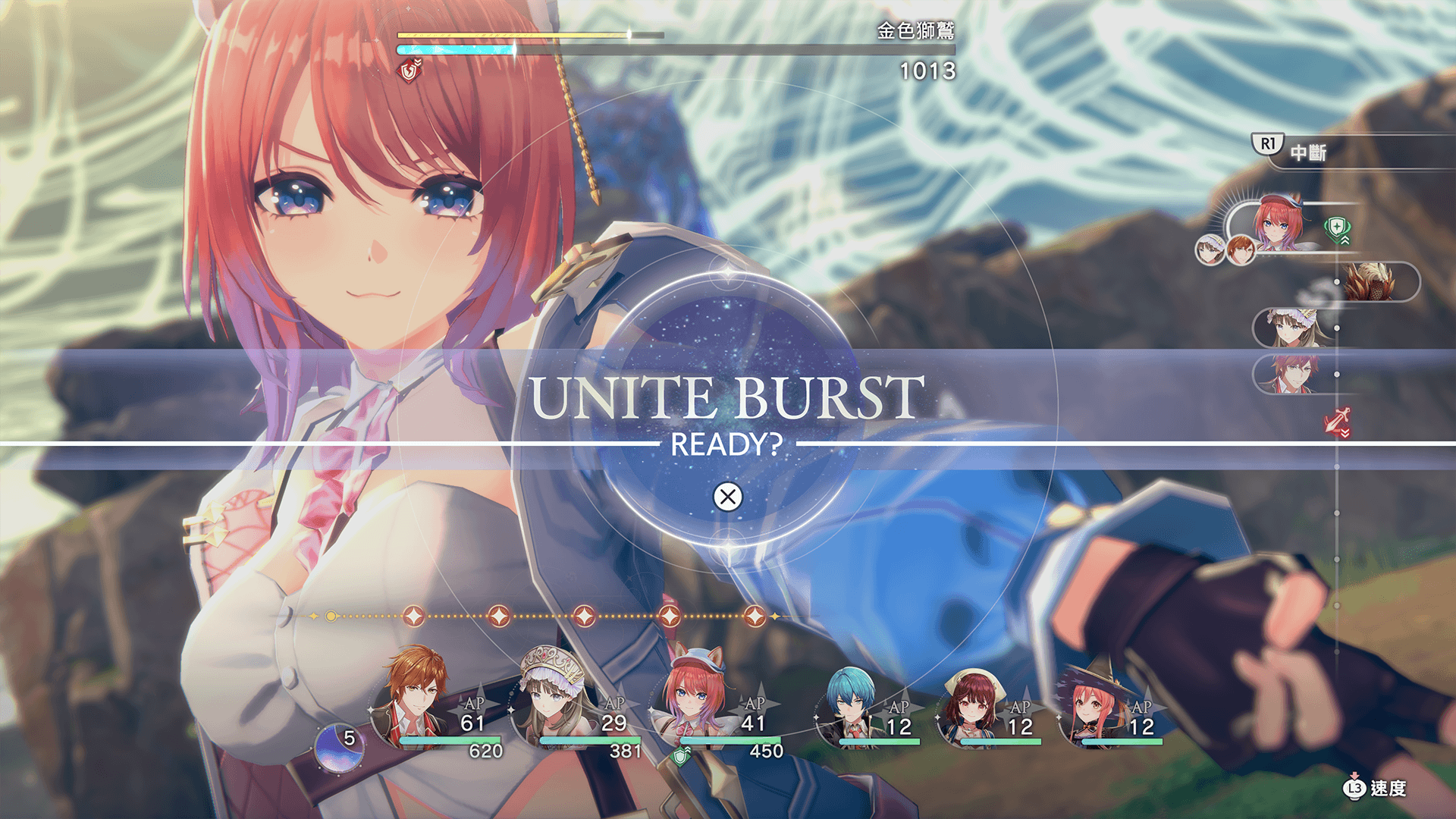Screen dimensions: 1456x819
Task: Choose the witch-hat girl reserve portrait
Action: 1093,705
